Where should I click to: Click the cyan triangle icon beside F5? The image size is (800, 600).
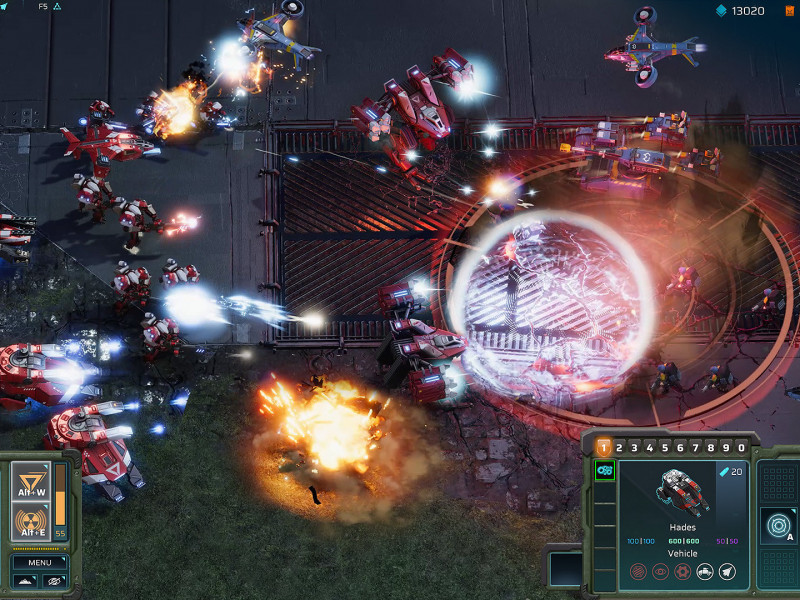[57, 6]
